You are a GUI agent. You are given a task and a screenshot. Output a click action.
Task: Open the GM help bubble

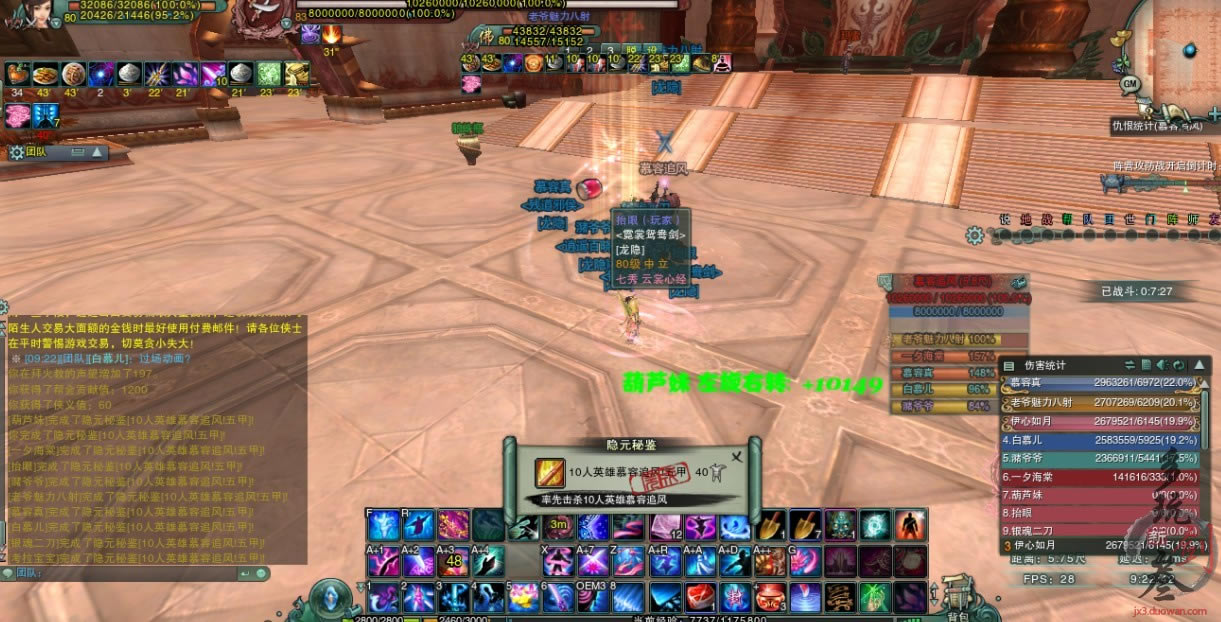[1130, 83]
